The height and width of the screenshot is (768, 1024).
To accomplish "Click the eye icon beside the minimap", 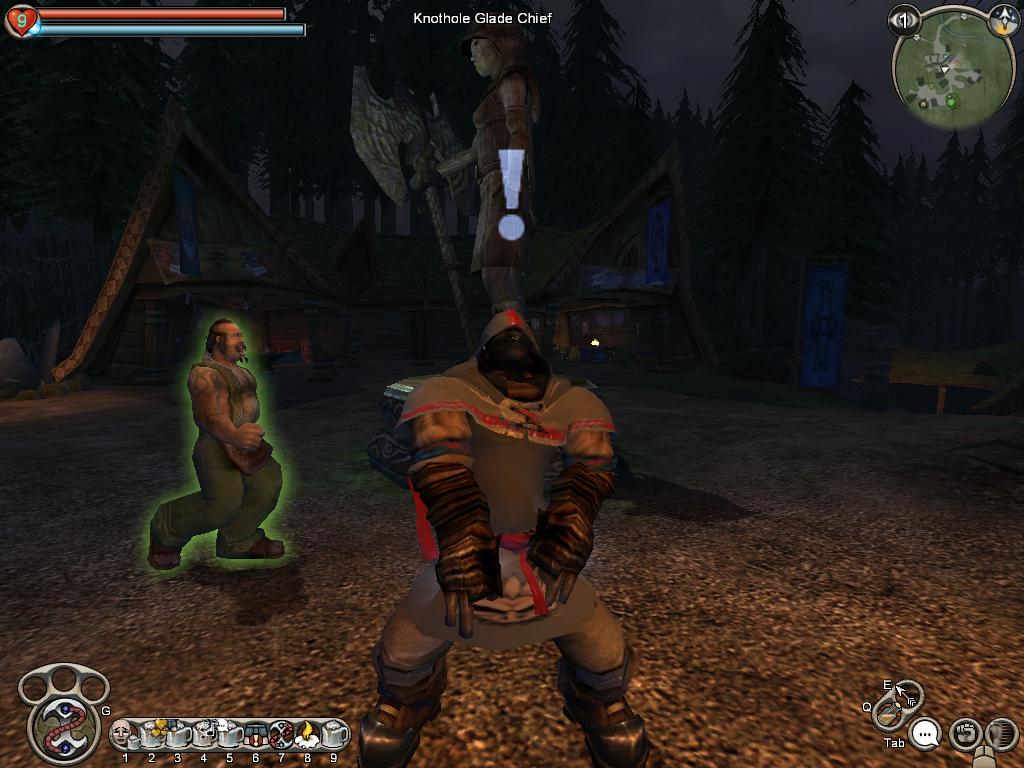I will (x=904, y=19).
